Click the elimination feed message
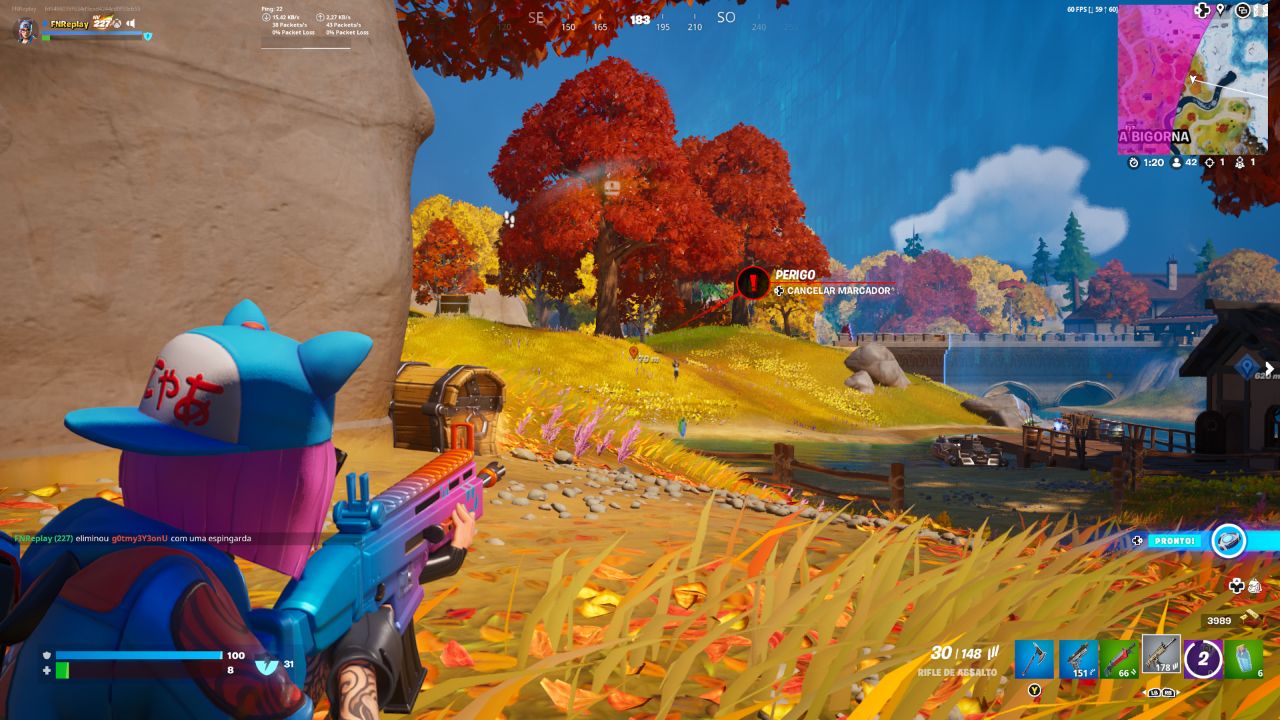The height and width of the screenshot is (720, 1280). 133,538
